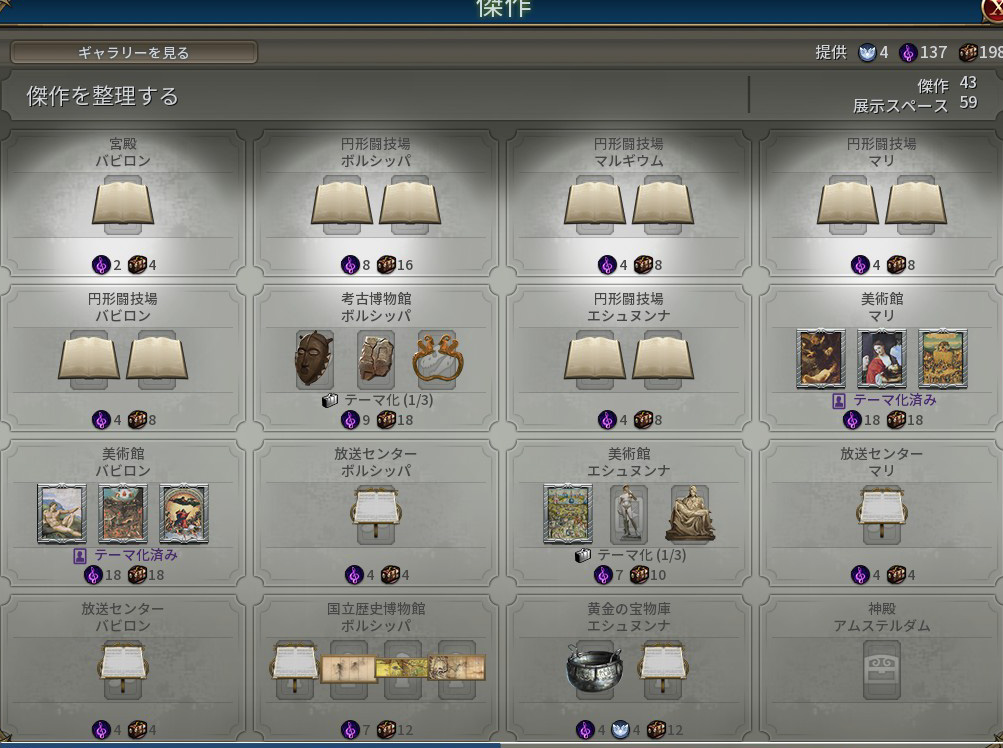Open the ギャラリーを見る gallery view
1003x748 pixels.
click(133, 52)
